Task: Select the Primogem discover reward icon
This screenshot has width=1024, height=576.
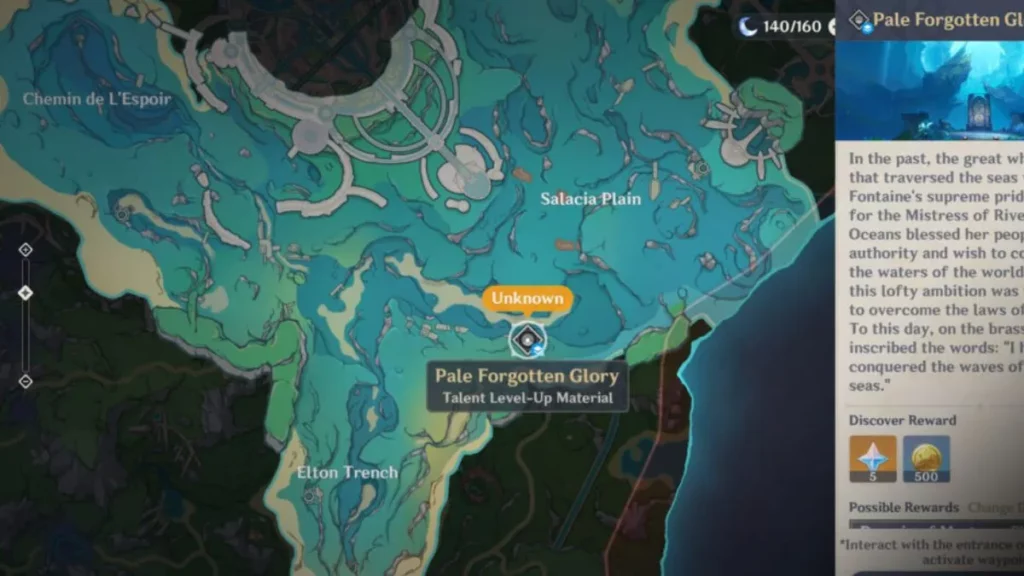Action: pyautogui.click(x=873, y=459)
